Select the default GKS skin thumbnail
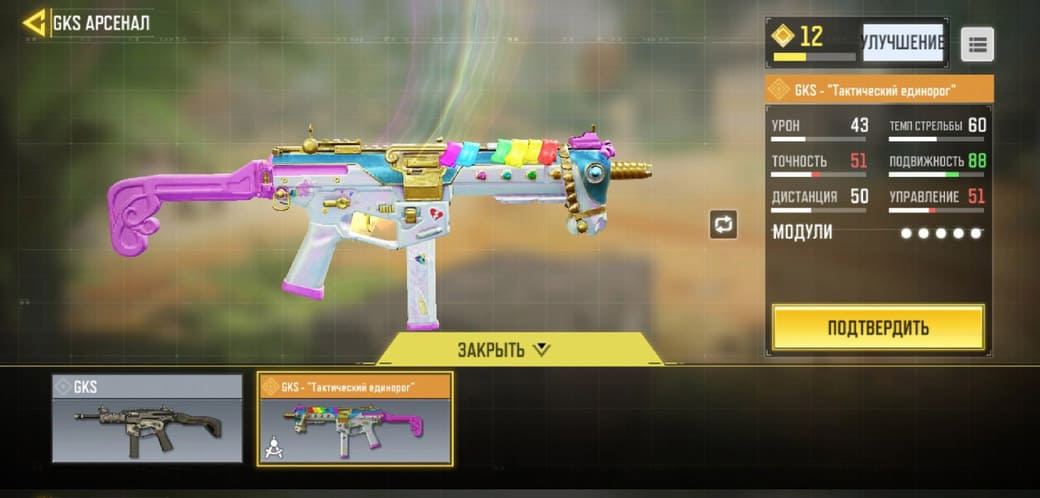This screenshot has height=498, width=1040. coord(147,418)
